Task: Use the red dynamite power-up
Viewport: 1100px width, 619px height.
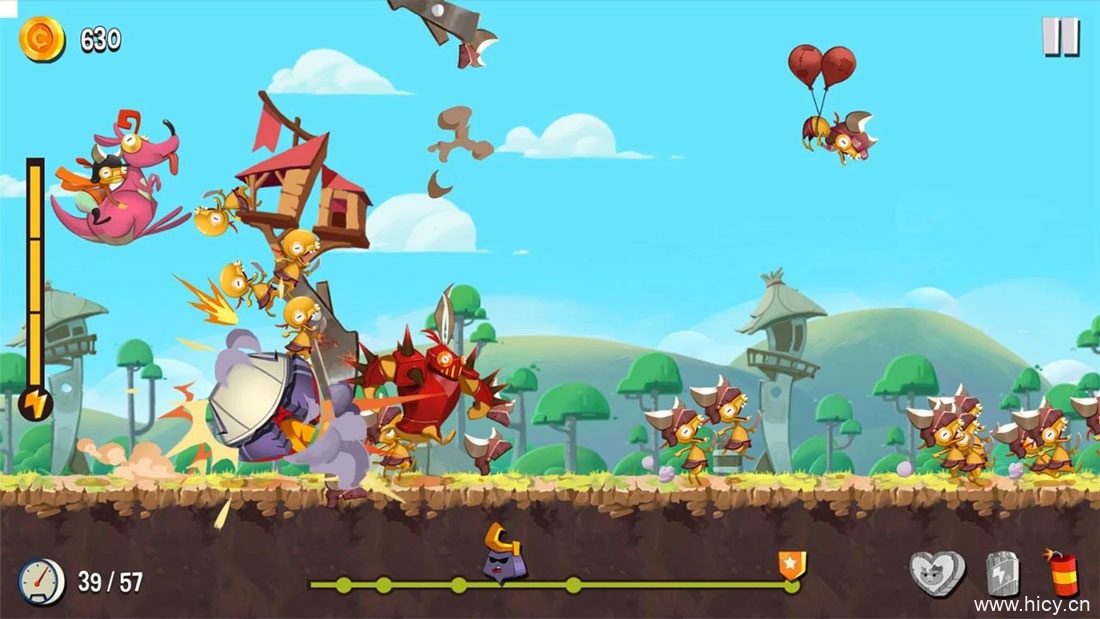Action: (x=1063, y=574)
